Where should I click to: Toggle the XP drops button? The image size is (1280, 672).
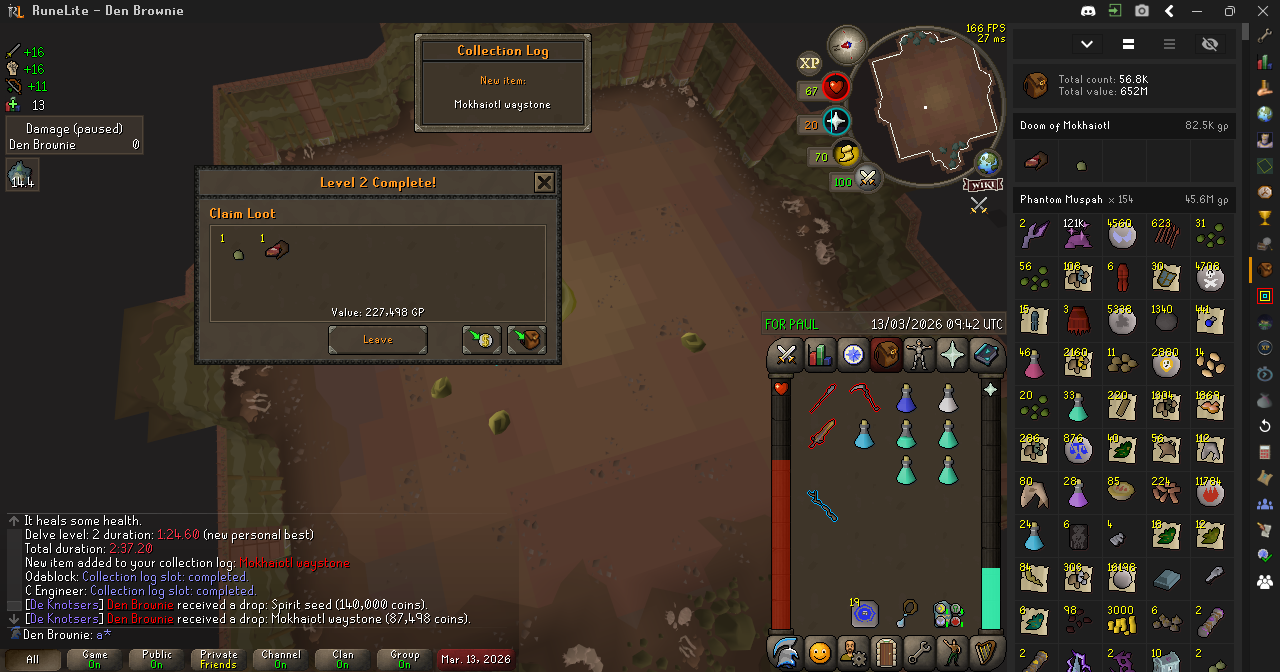pos(809,63)
